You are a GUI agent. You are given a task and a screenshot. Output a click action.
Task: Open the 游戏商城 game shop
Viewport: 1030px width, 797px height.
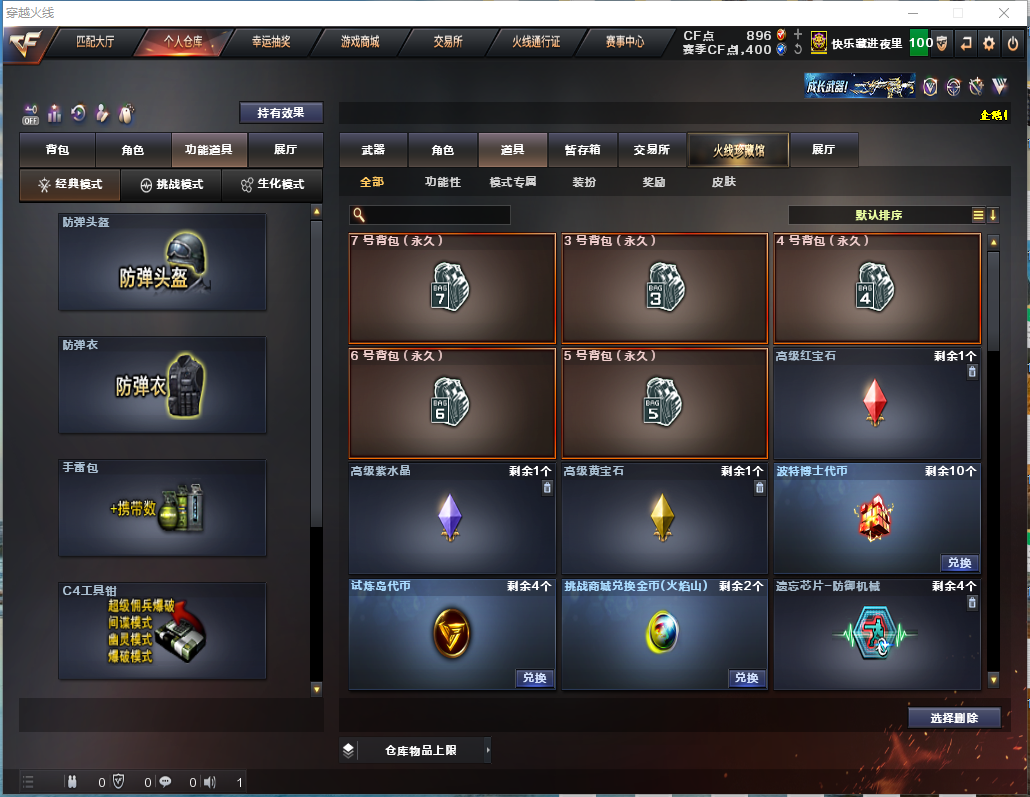point(360,42)
